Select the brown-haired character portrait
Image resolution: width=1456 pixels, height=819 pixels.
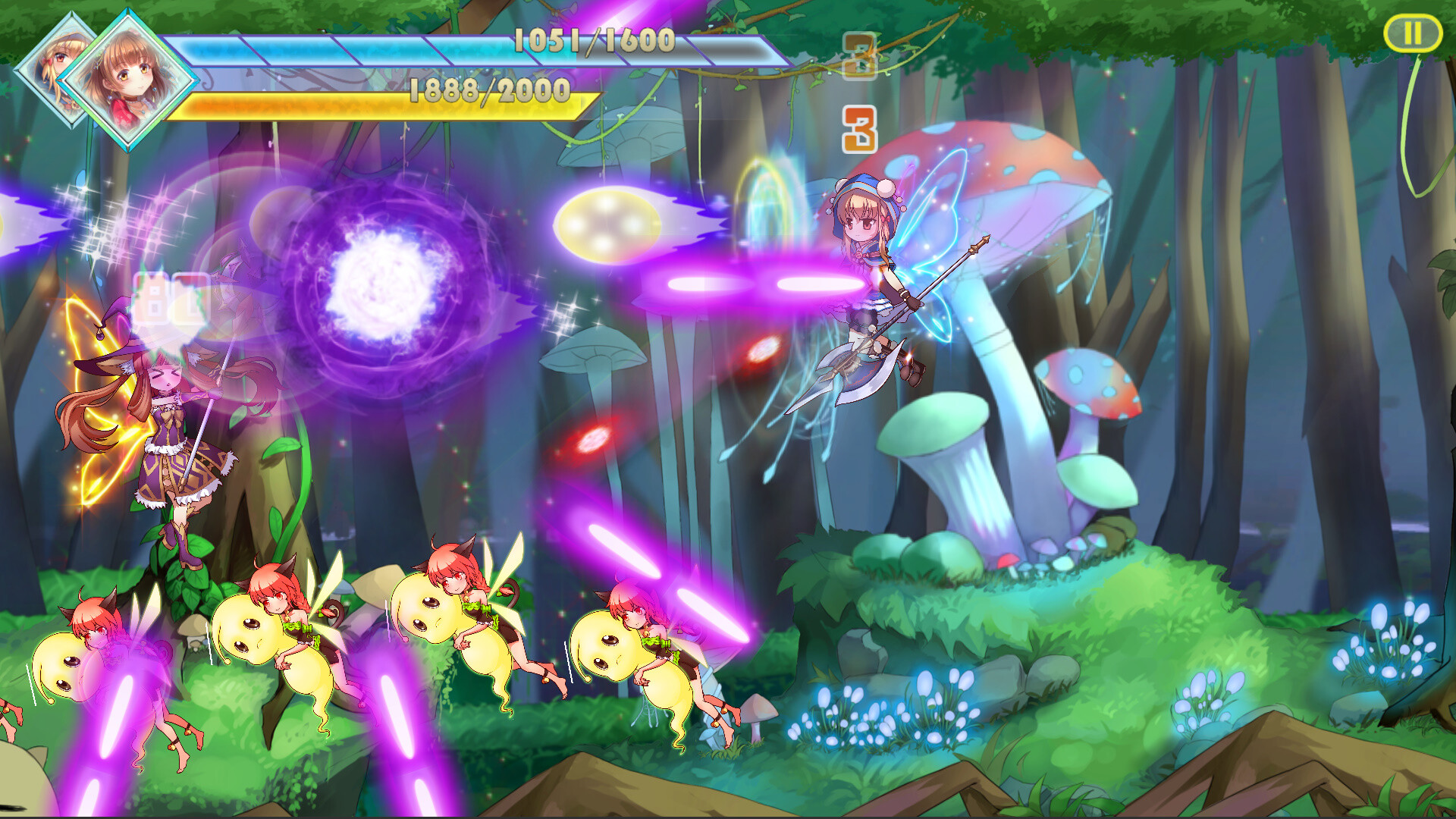coord(127,80)
